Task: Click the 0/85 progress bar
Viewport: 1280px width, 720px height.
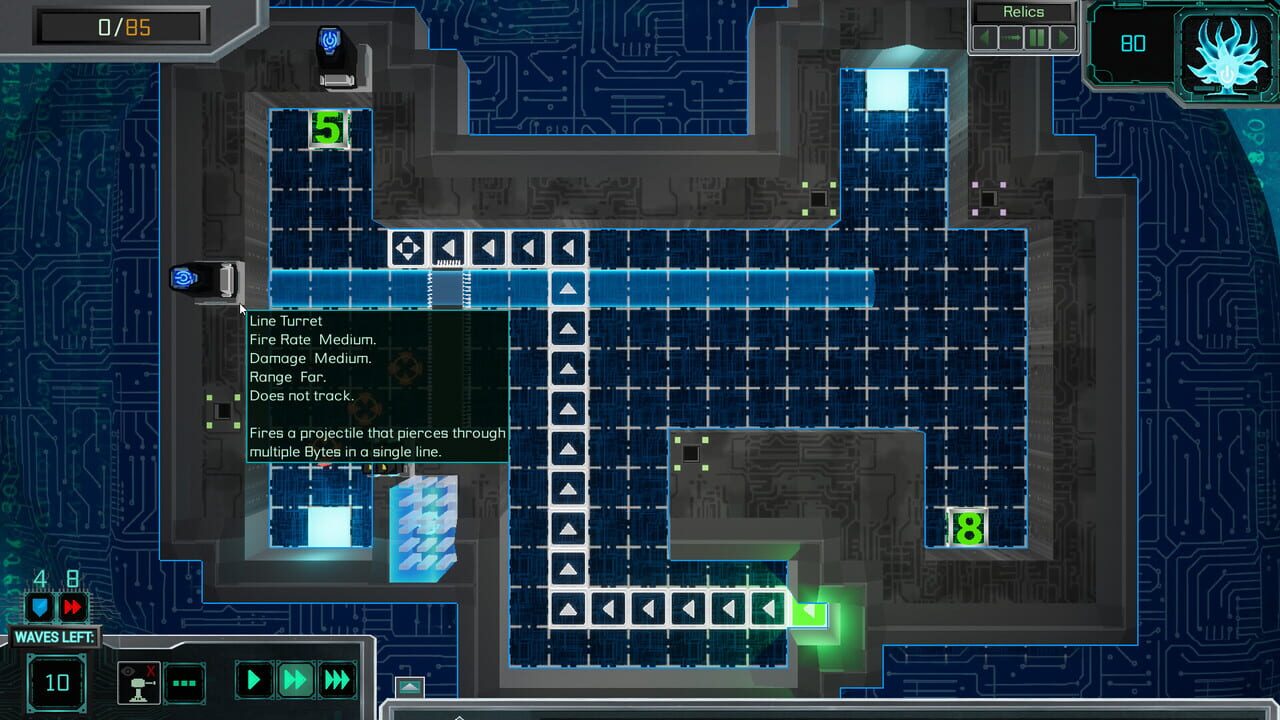Action: [120, 27]
